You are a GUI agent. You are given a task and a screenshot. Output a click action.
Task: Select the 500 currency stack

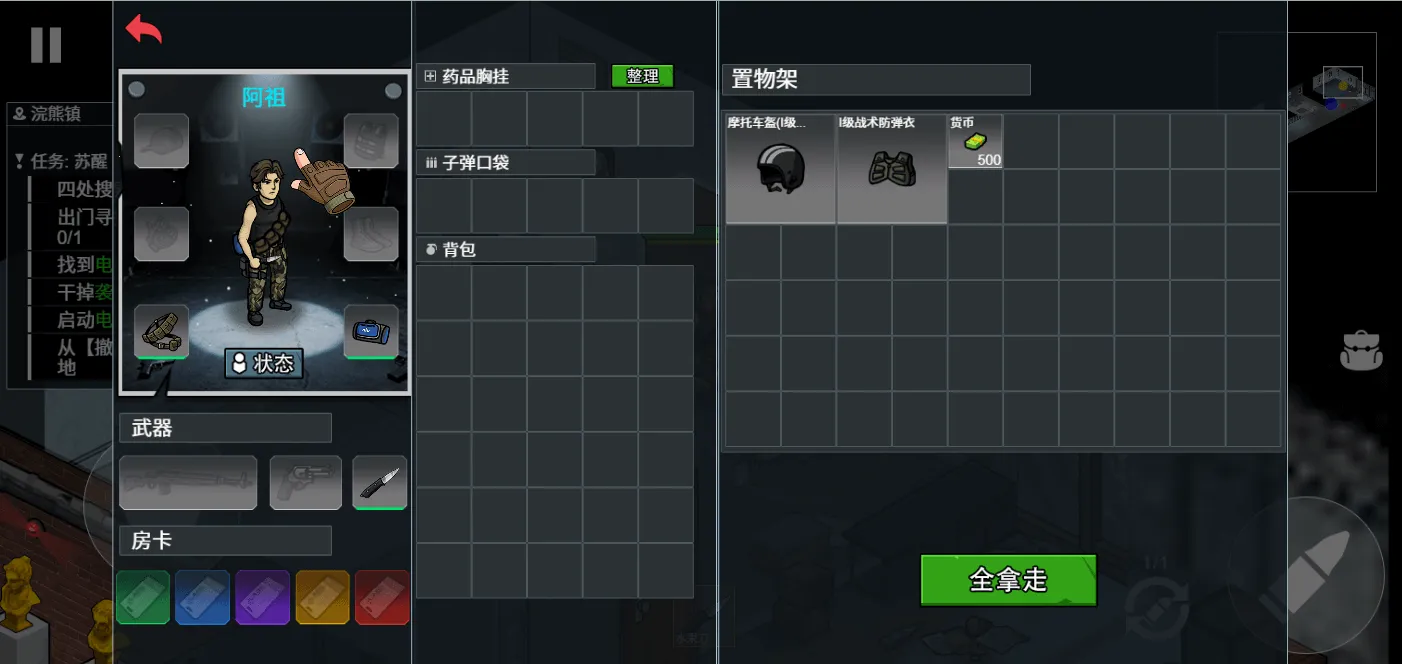click(x=975, y=142)
